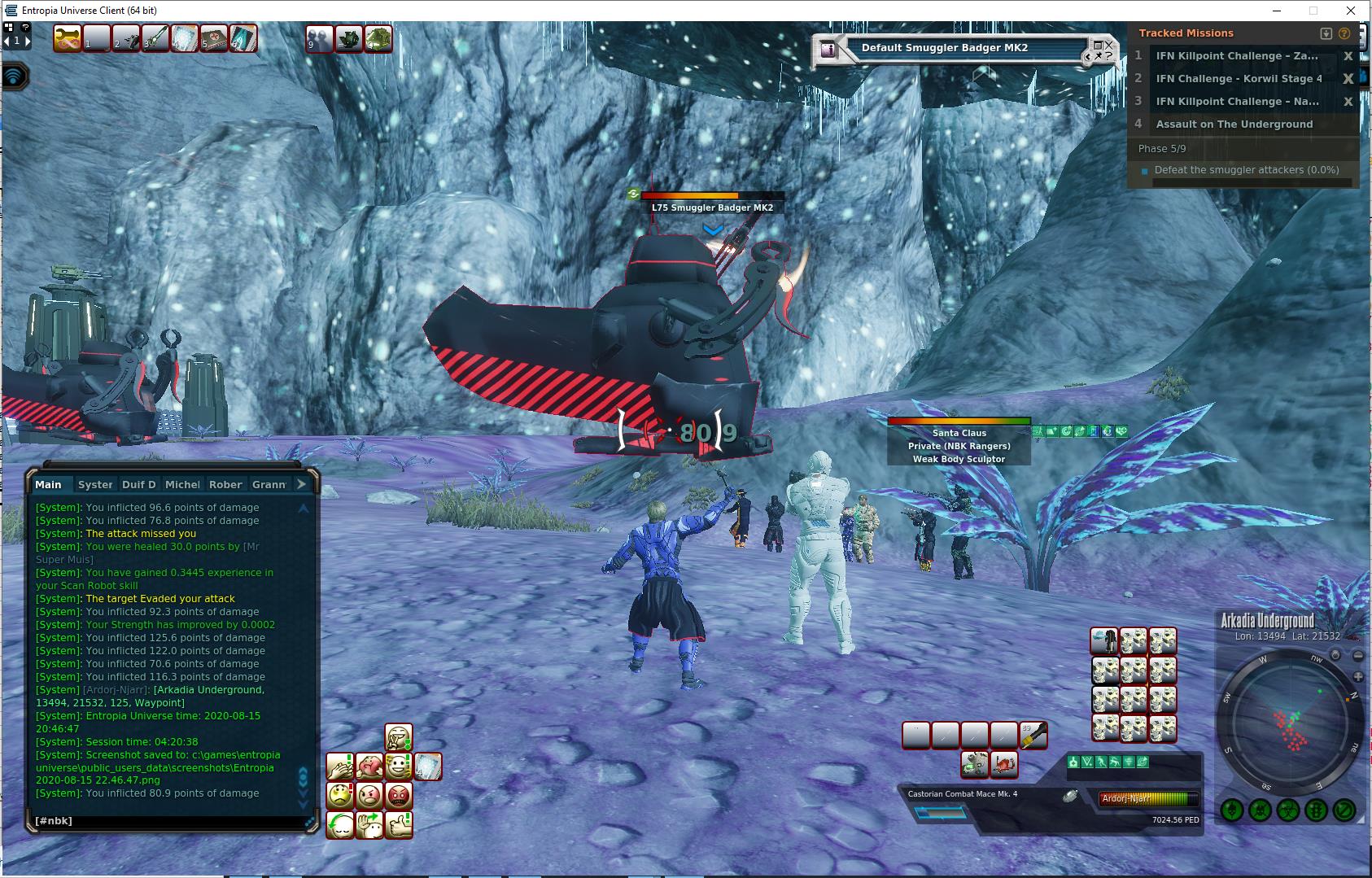This screenshot has width=1372, height=878.
Task: Switch to the Main chat tab
Action: (x=48, y=484)
